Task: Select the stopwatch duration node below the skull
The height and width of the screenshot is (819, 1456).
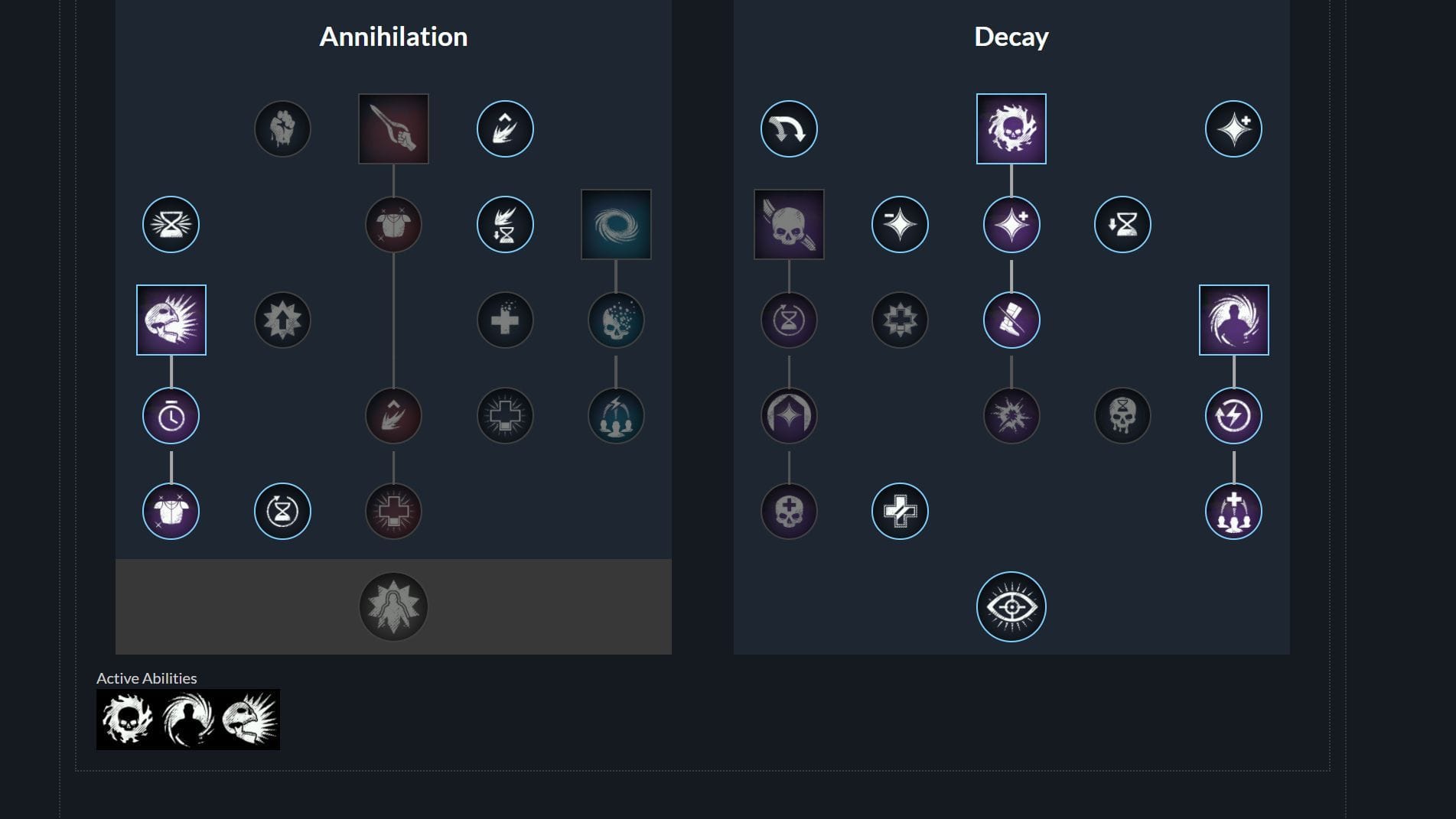Action: [x=171, y=415]
